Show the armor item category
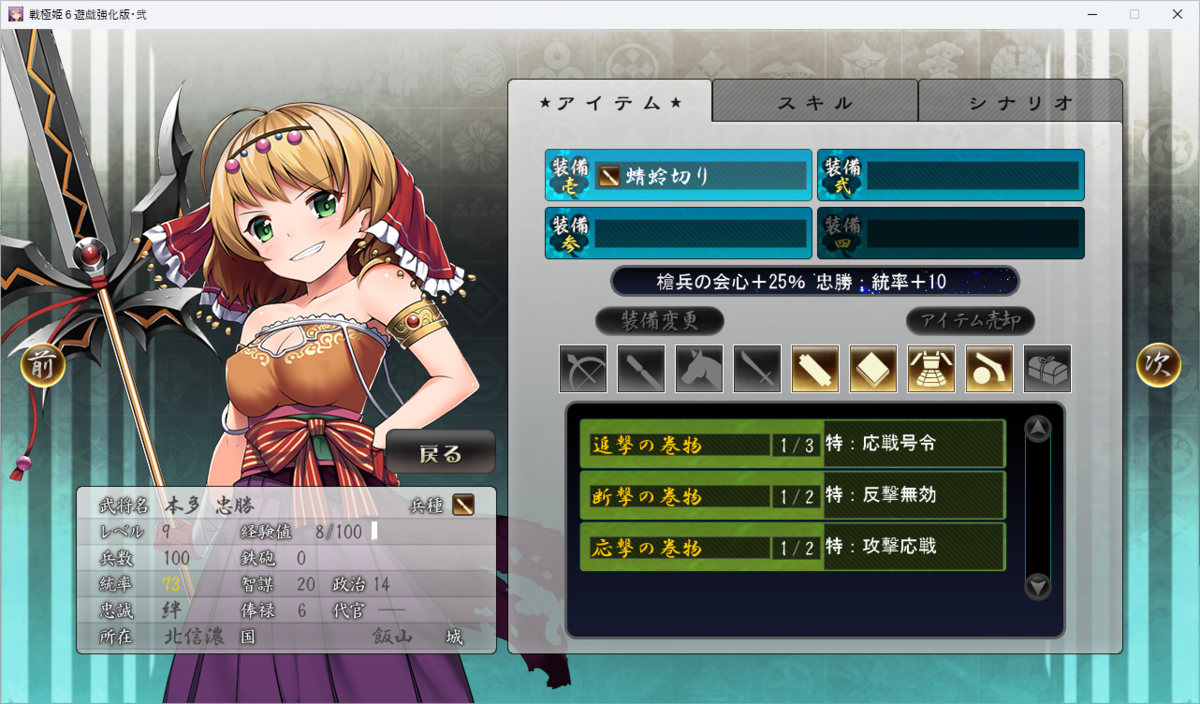 pyautogui.click(x=931, y=369)
